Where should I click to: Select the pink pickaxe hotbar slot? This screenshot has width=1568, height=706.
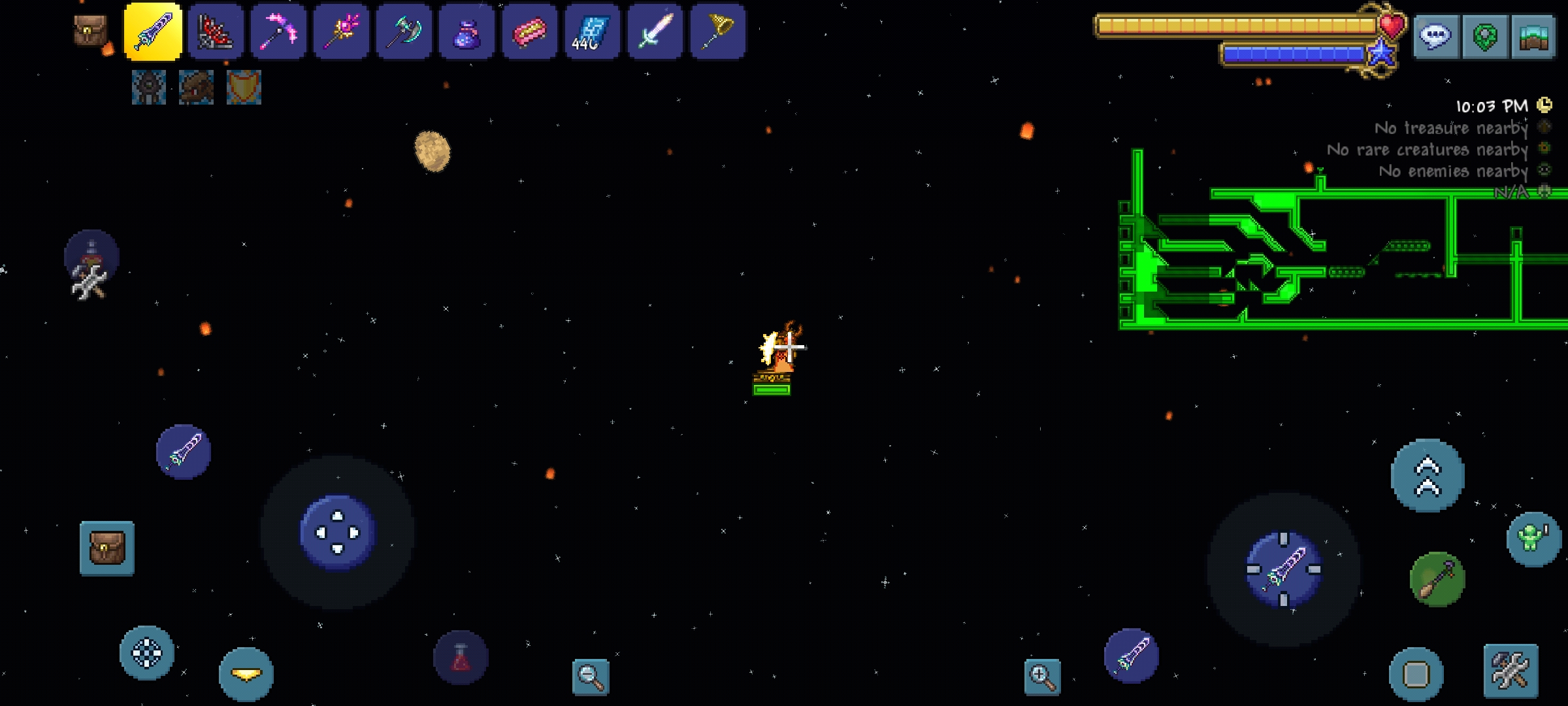(x=278, y=31)
